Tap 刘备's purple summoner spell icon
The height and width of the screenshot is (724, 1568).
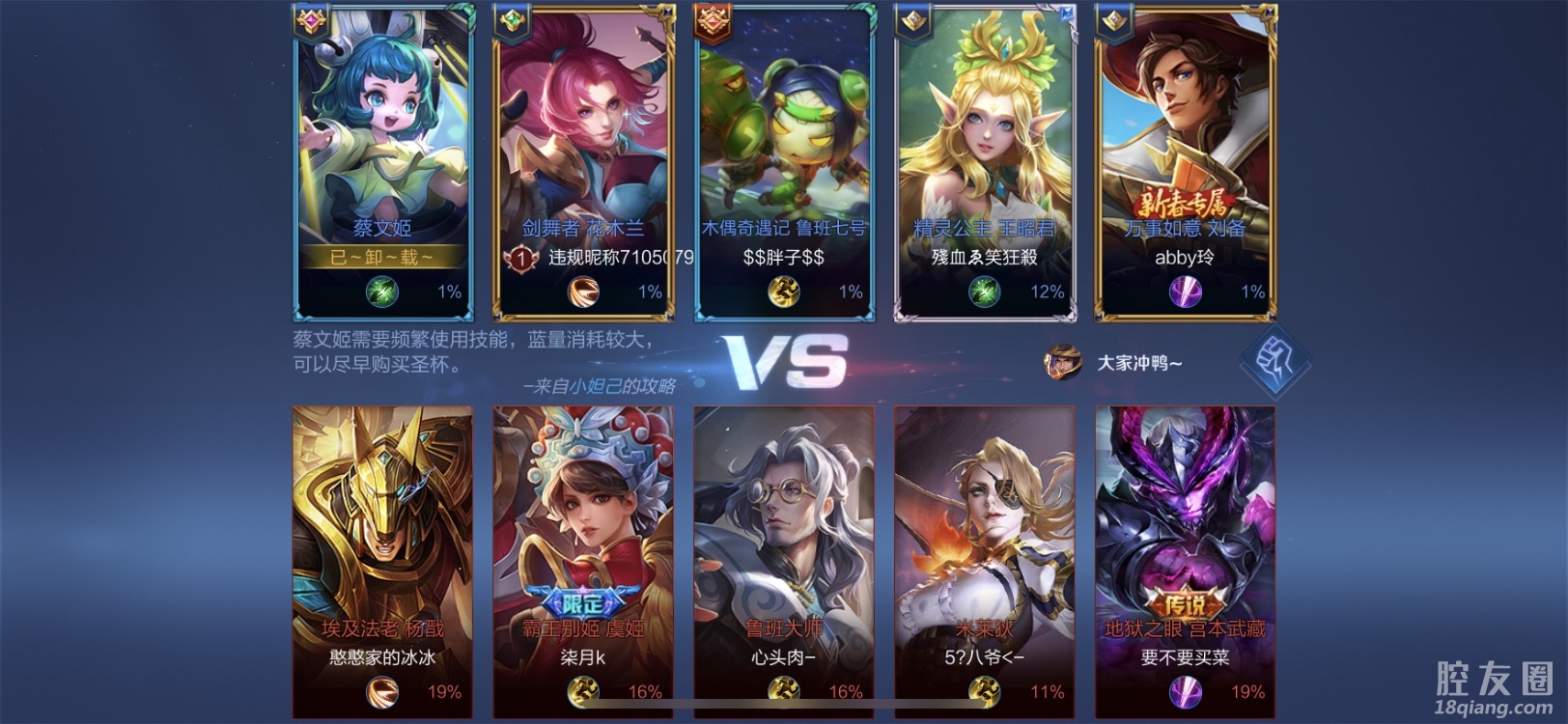[1185, 292]
